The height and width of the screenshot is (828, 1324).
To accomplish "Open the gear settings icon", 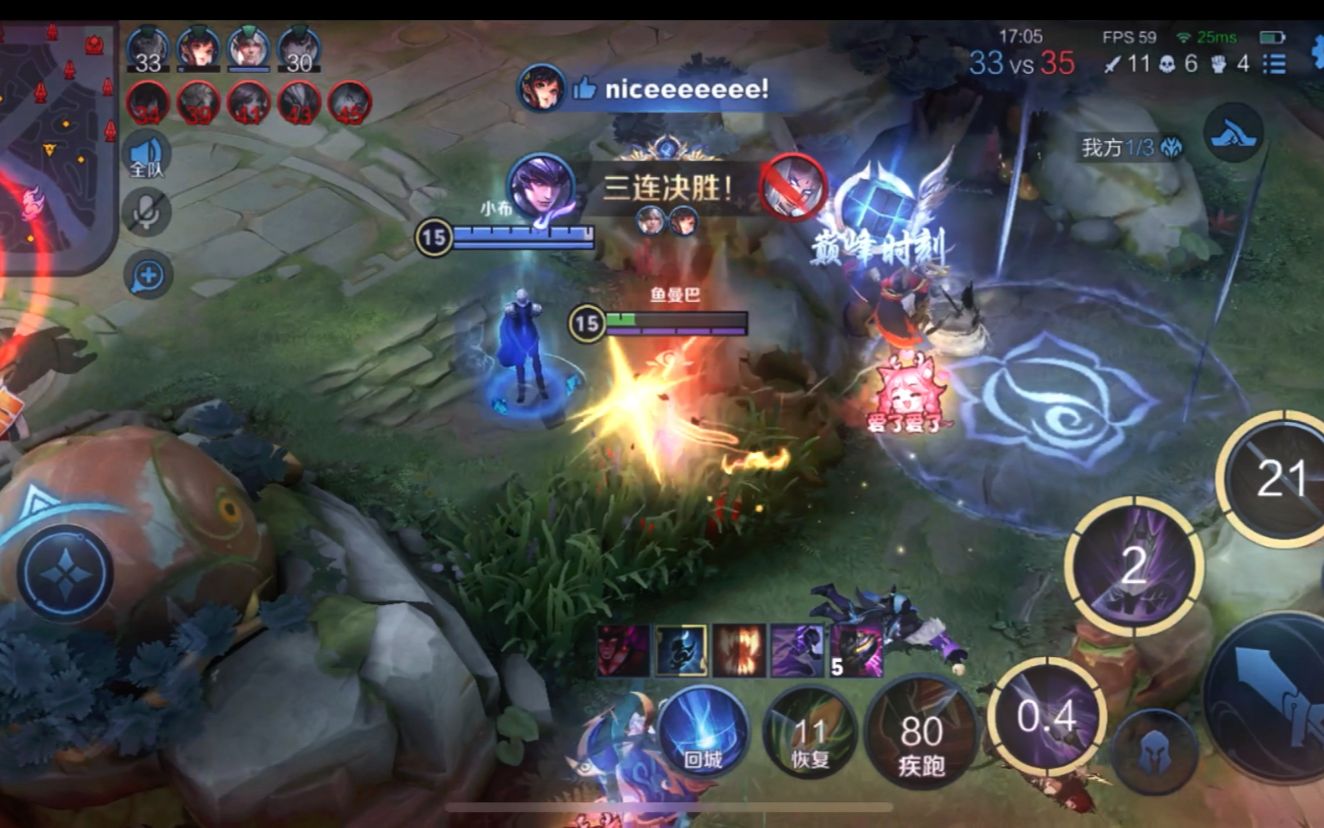I will click(x=1316, y=52).
